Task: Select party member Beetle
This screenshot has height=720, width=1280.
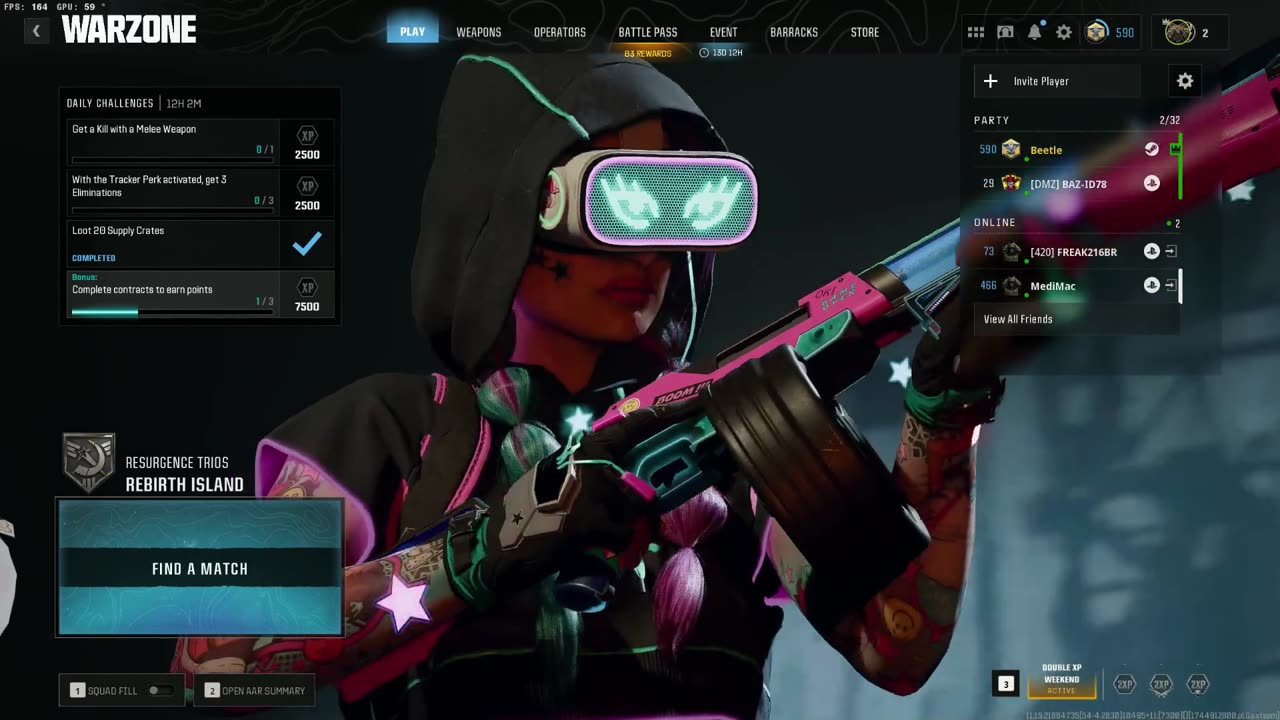Action: click(1046, 150)
